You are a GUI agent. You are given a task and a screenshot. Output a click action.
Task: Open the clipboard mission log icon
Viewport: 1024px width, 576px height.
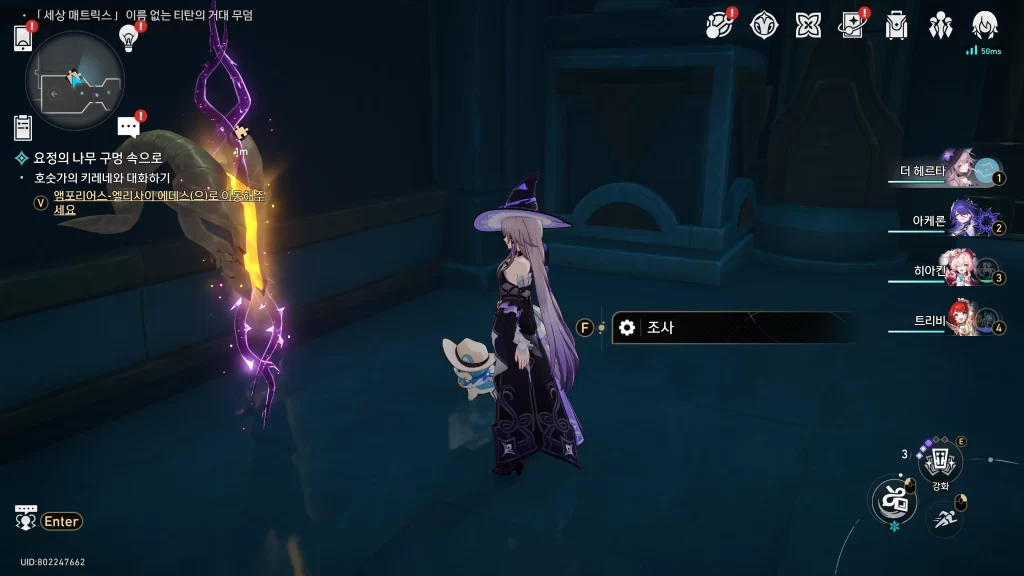pos(23,127)
